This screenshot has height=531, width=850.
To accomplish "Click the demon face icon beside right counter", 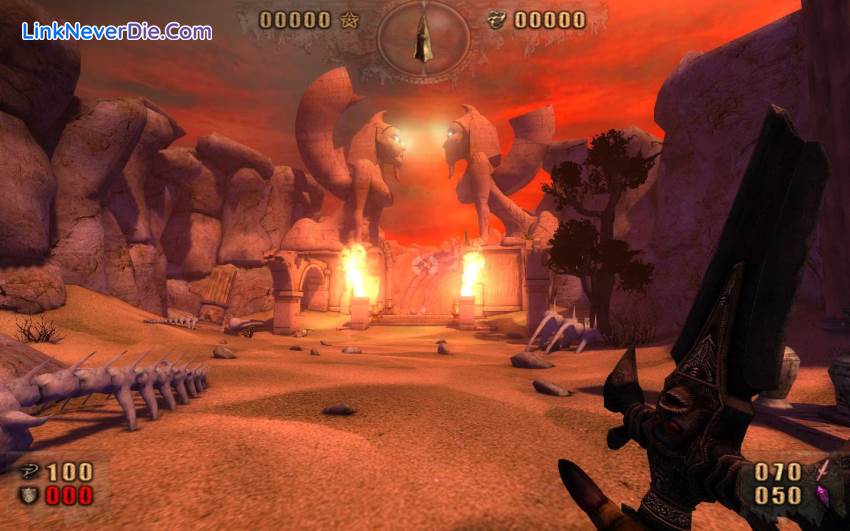I will (496, 20).
